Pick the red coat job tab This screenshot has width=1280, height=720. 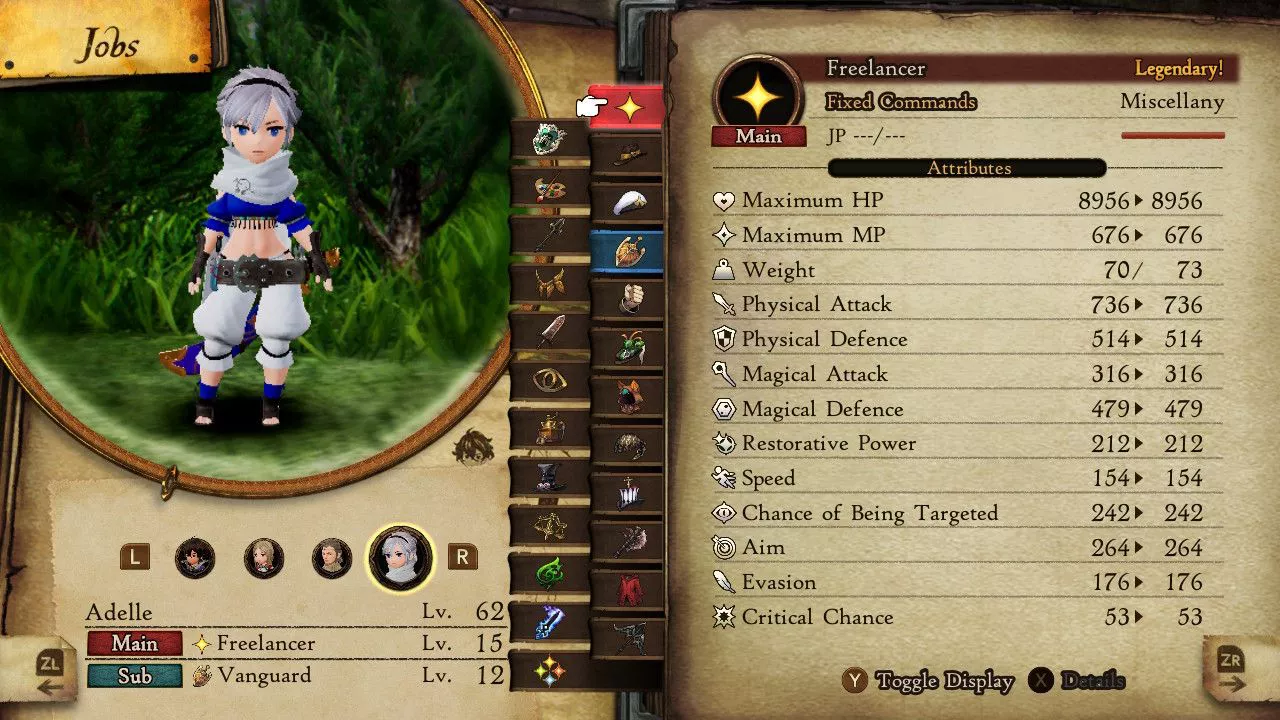[628, 587]
